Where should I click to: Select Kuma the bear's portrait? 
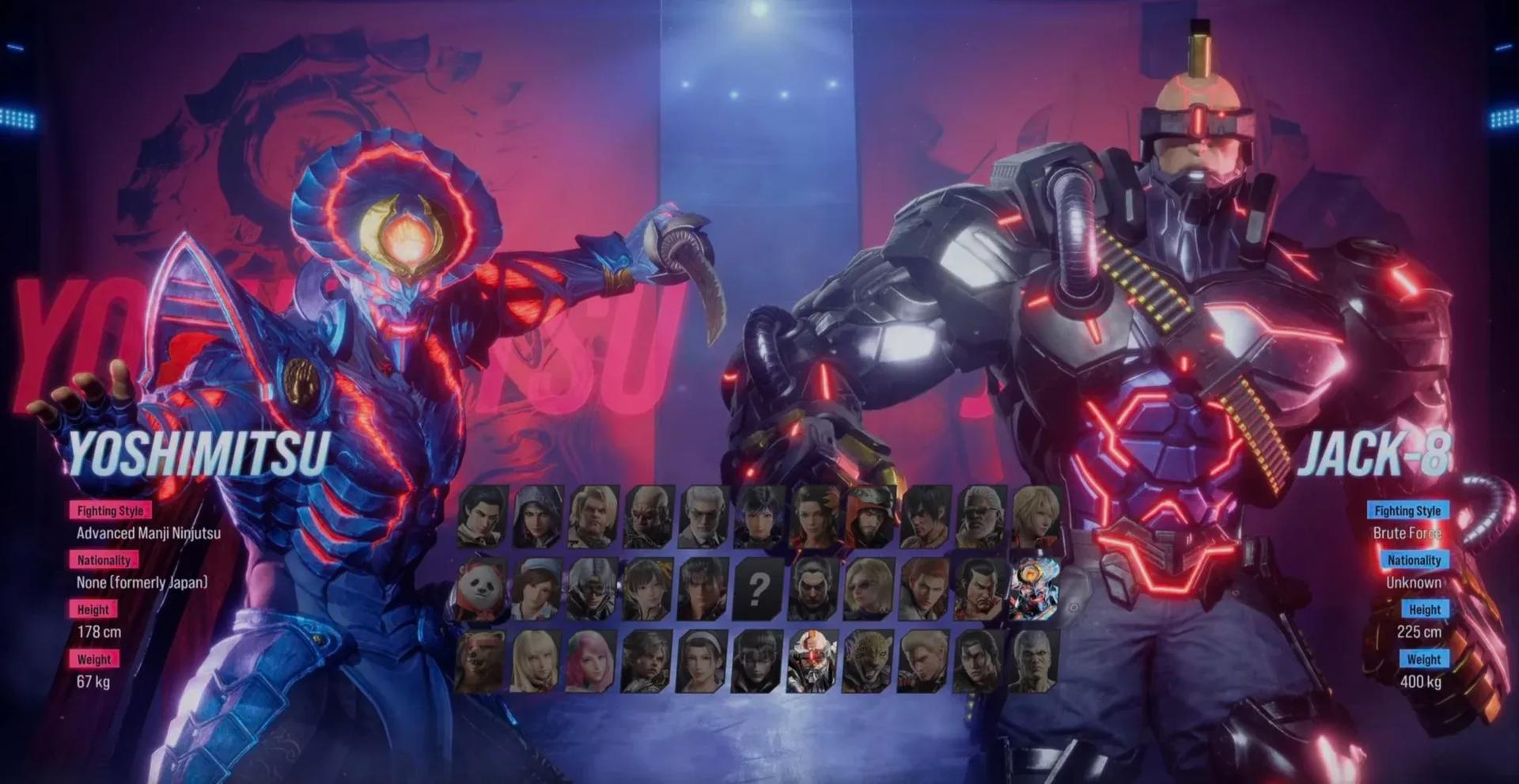483,659
